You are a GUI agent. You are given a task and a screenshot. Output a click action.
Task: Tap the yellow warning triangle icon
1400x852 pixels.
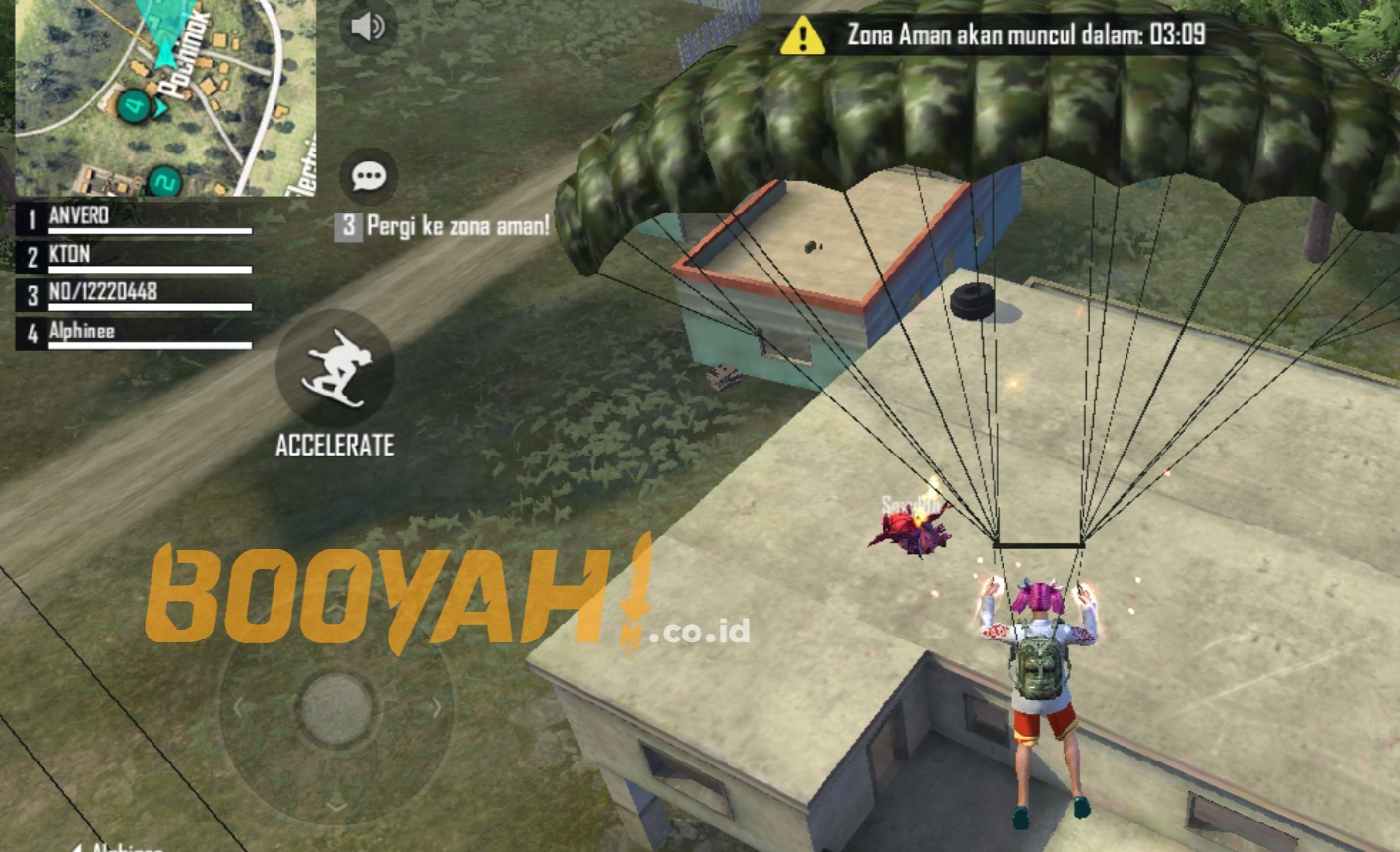click(x=802, y=36)
